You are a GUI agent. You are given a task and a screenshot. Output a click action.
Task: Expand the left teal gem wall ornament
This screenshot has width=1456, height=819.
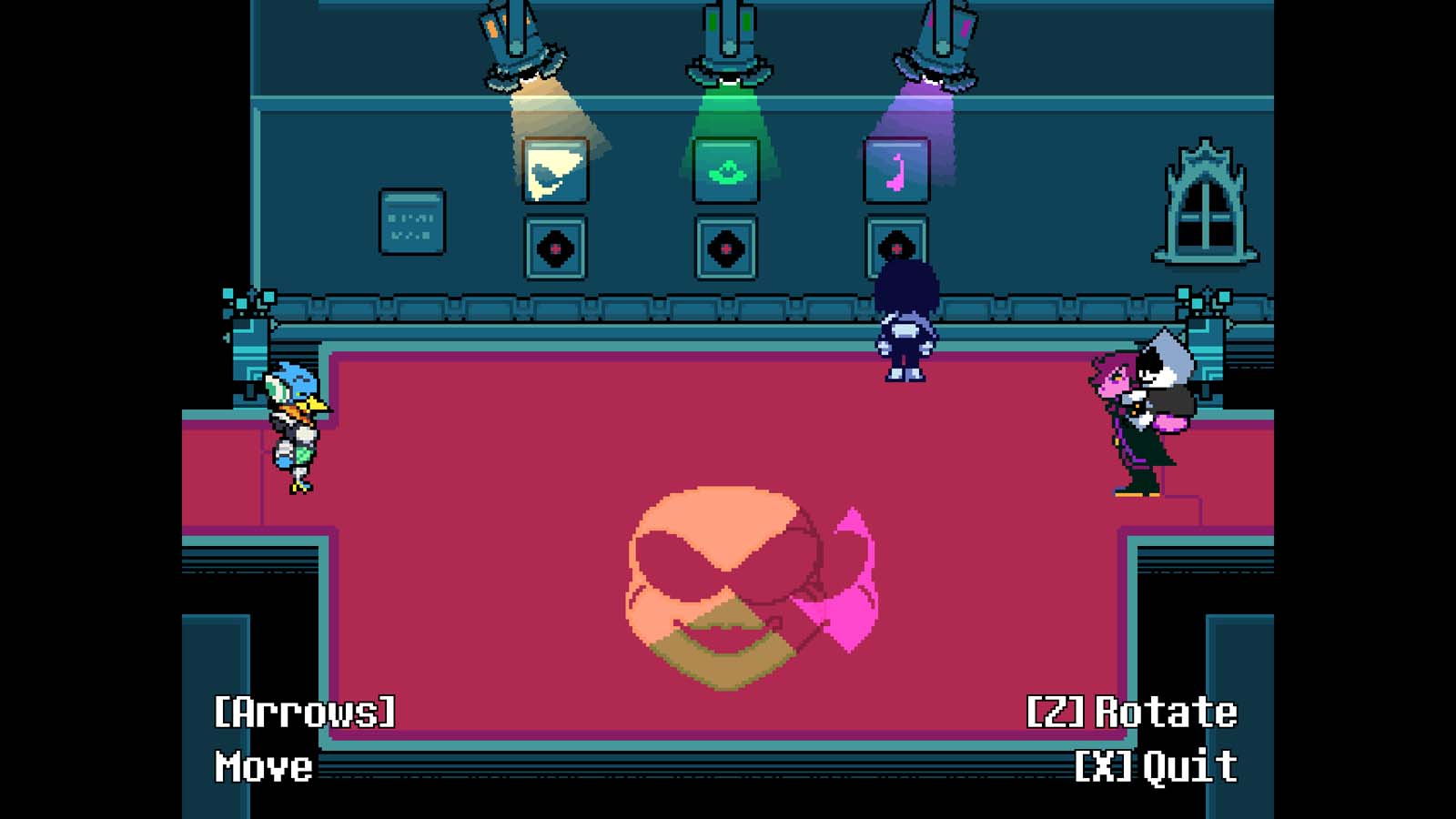(x=243, y=300)
